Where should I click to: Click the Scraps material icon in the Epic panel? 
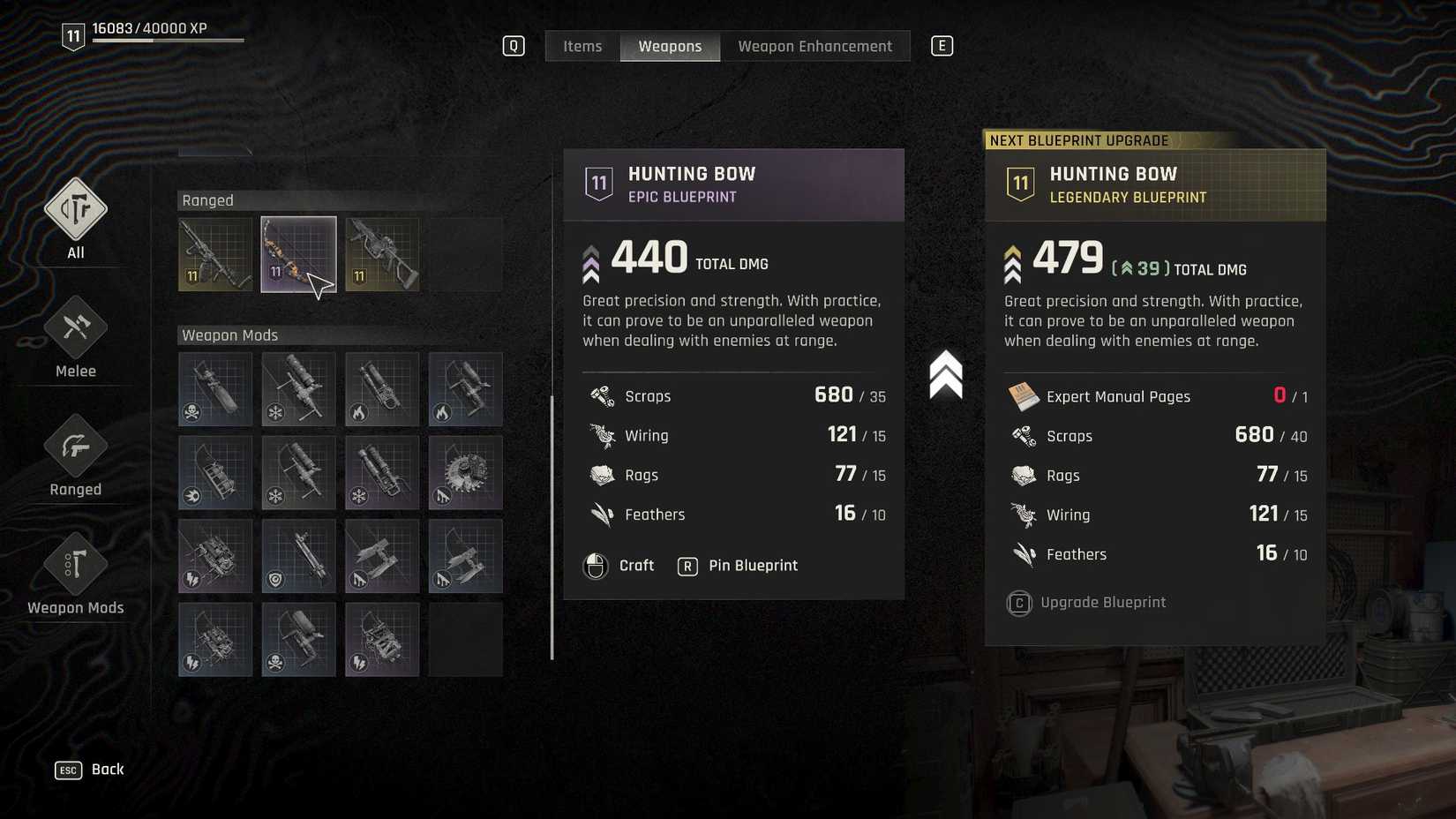(x=603, y=395)
